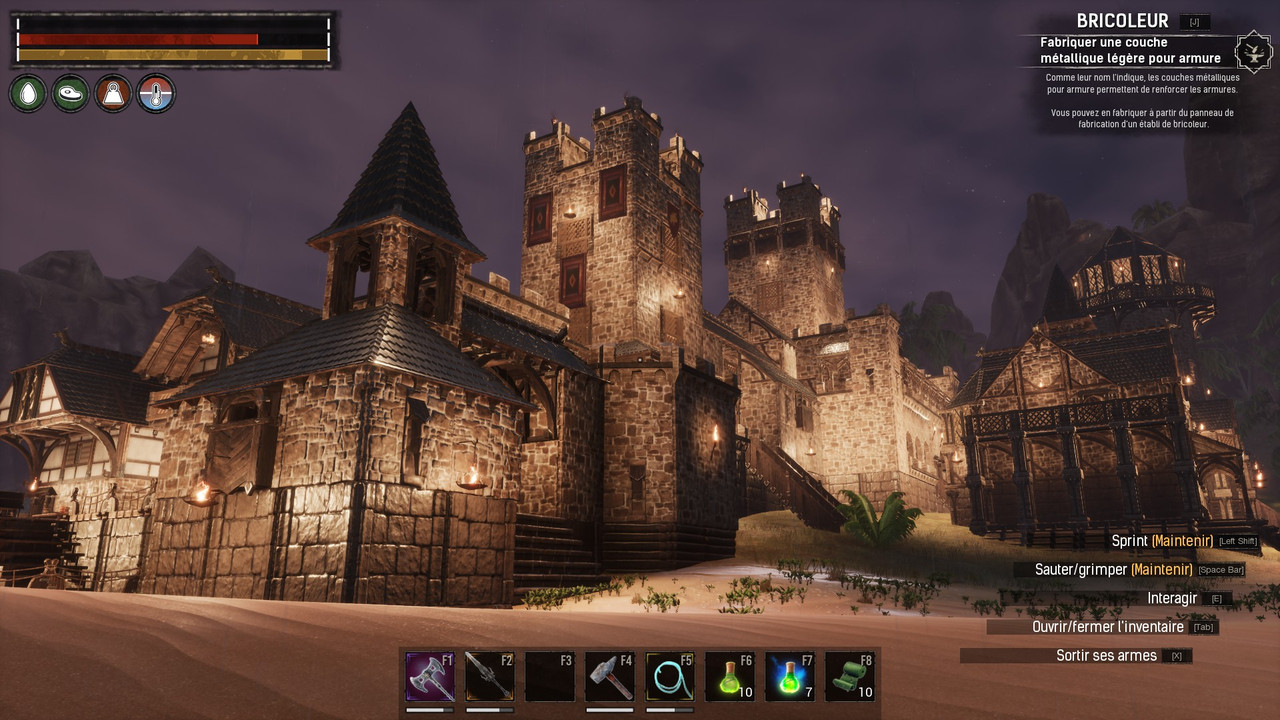
Task: Open the Bricoleur journey objective tracker
Action: click(1129, 51)
